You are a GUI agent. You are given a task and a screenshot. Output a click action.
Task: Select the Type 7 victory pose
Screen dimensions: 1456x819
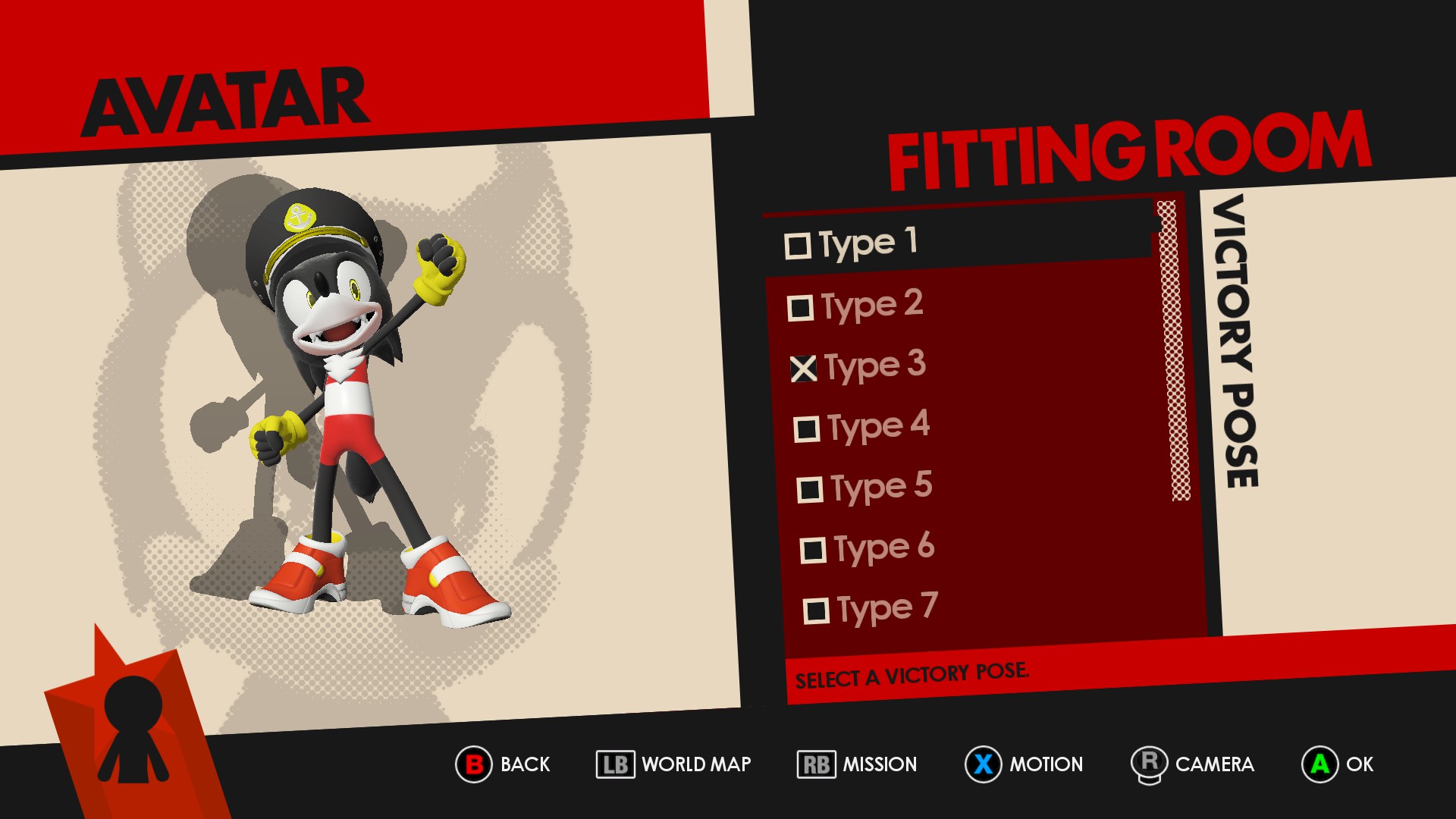(x=871, y=609)
